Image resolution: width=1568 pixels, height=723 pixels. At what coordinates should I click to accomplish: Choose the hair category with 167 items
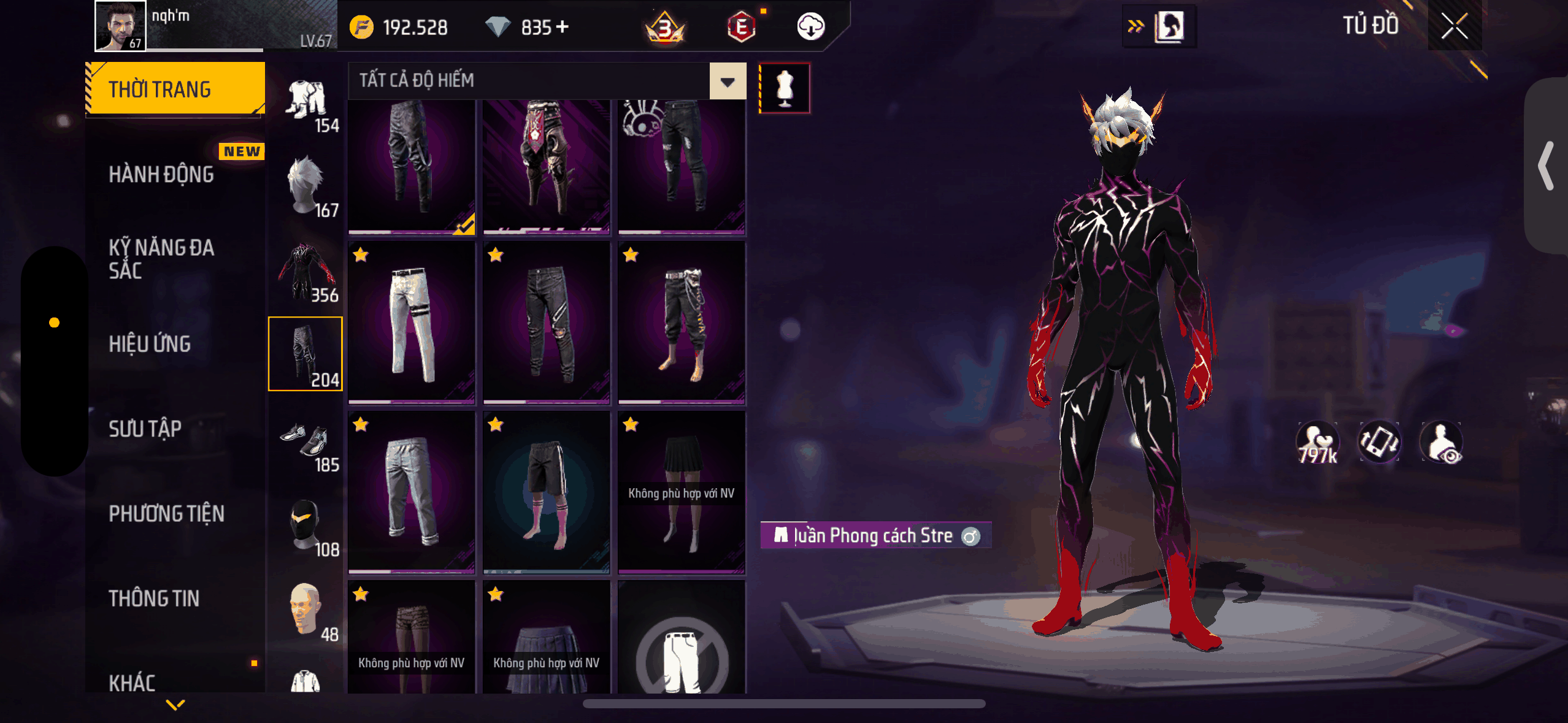[306, 186]
